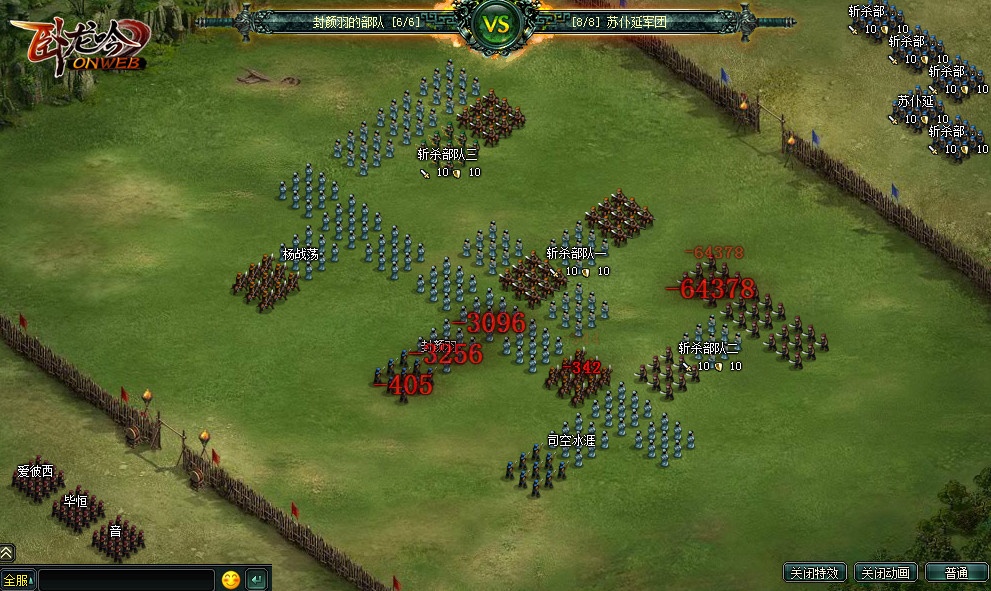
Task: Click the 关闭特效 (disable effects) button
Action: pyautogui.click(x=815, y=573)
